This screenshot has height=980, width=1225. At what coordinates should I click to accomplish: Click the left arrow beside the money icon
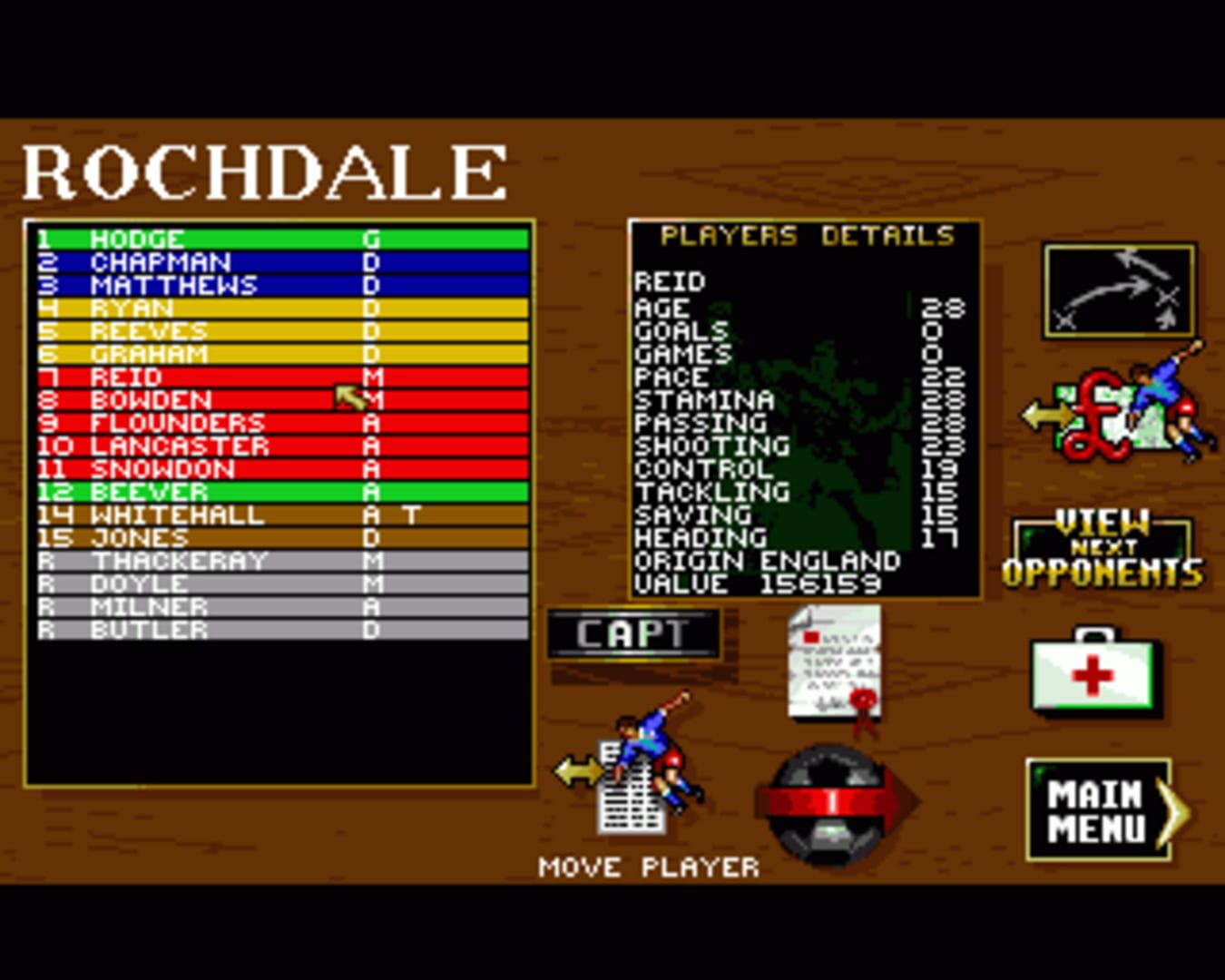pyautogui.click(x=1044, y=413)
